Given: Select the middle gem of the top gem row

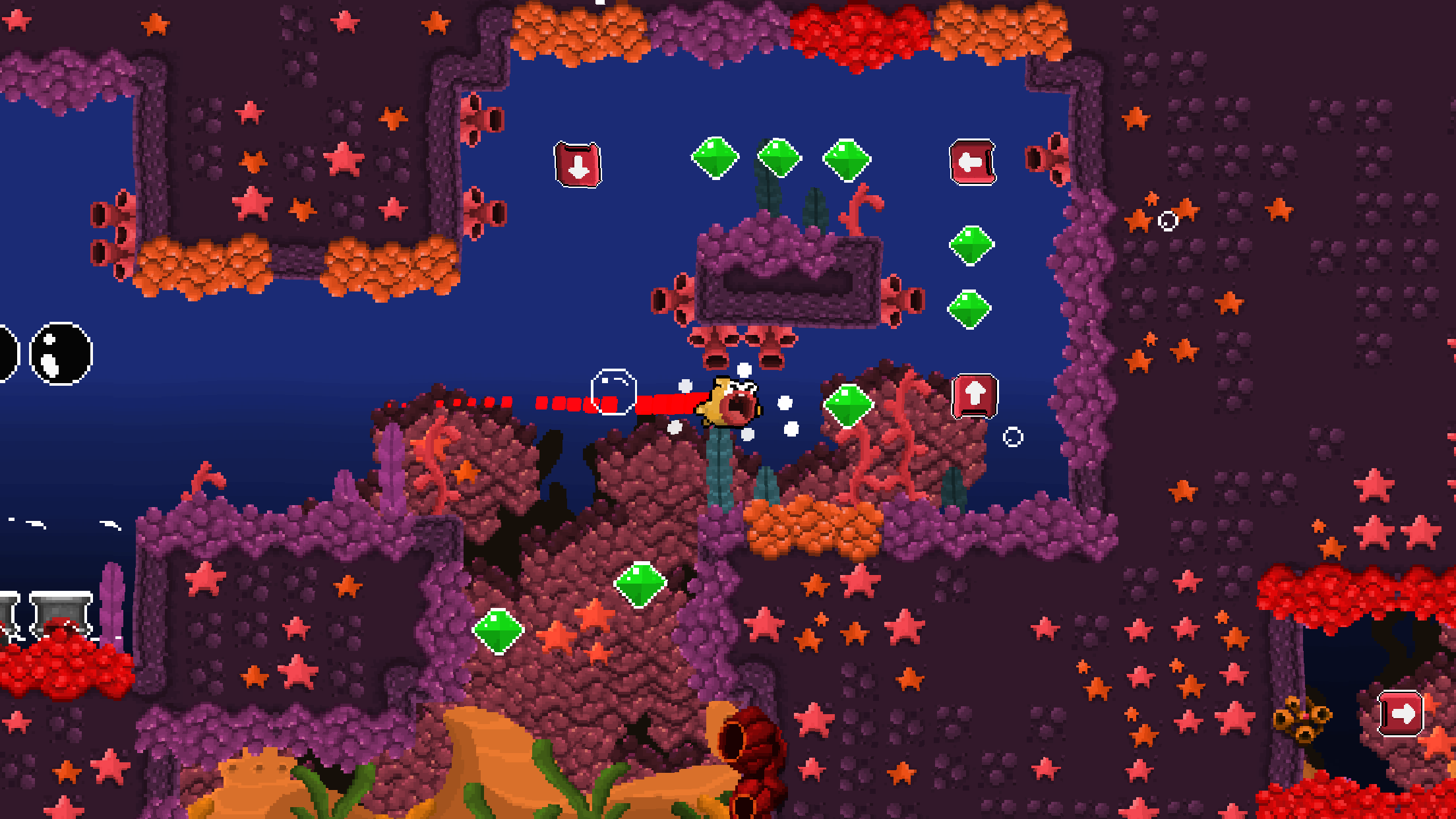Looking at the screenshot, I should (780, 157).
